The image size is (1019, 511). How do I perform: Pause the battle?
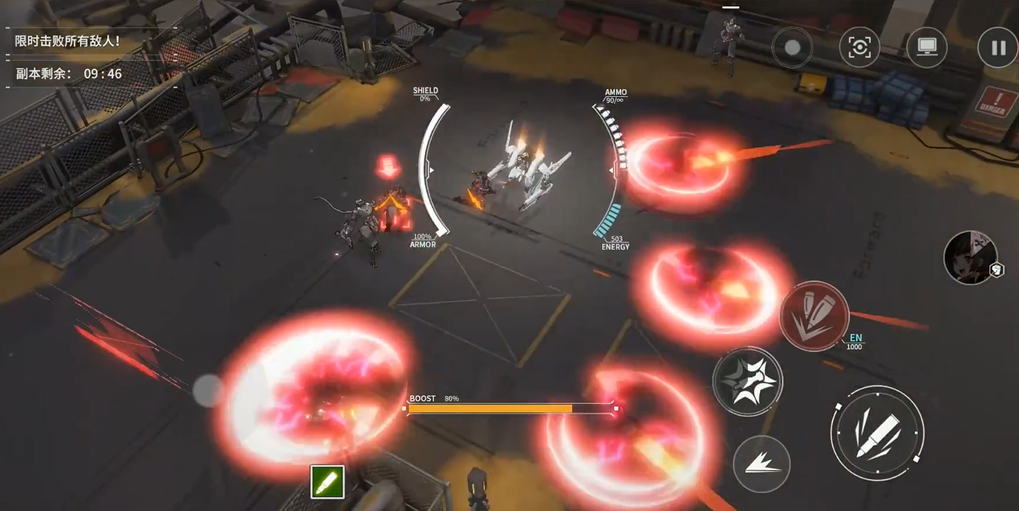click(997, 47)
